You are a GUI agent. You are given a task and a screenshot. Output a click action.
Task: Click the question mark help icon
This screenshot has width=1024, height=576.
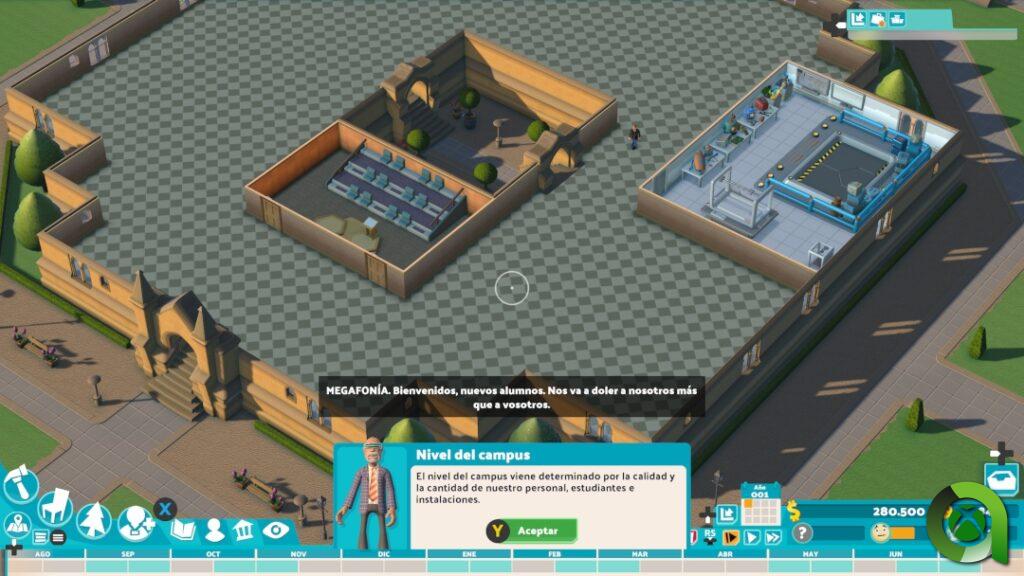pos(802,533)
